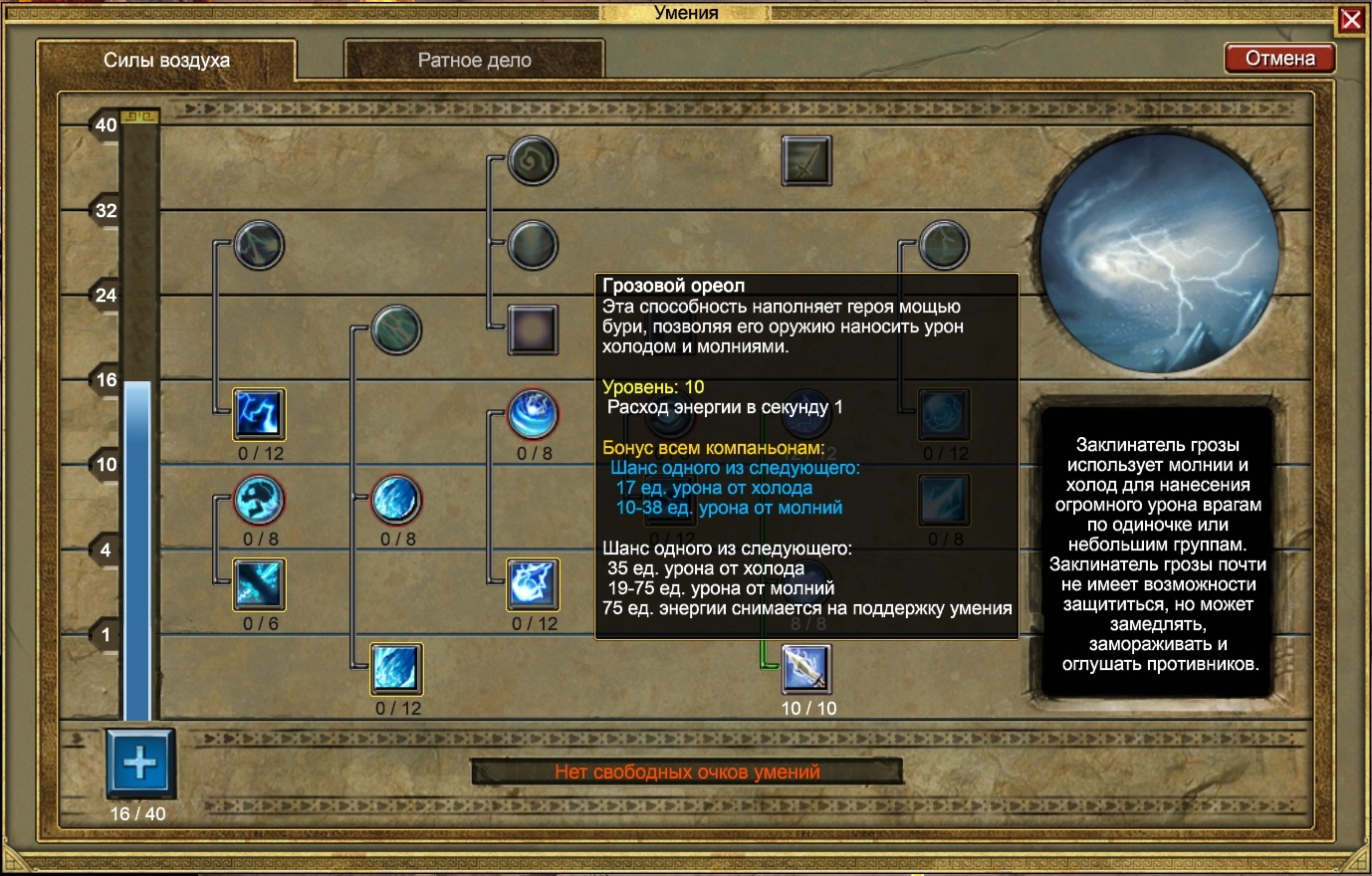Click the frost skill at 0/8 on the right branch
This screenshot has height=876, width=1372.
(x=942, y=501)
